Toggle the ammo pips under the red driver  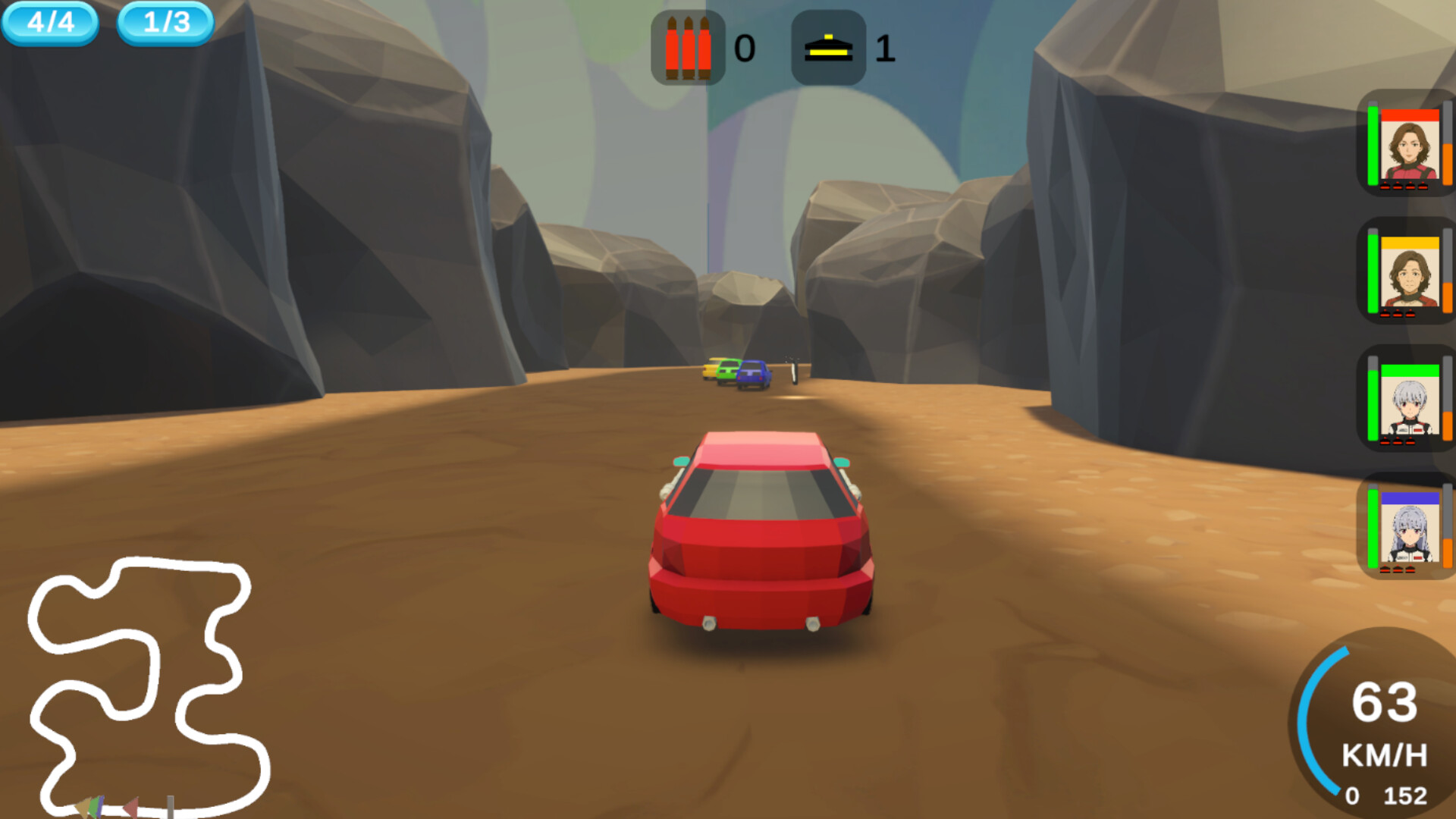pyautogui.click(x=1404, y=184)
